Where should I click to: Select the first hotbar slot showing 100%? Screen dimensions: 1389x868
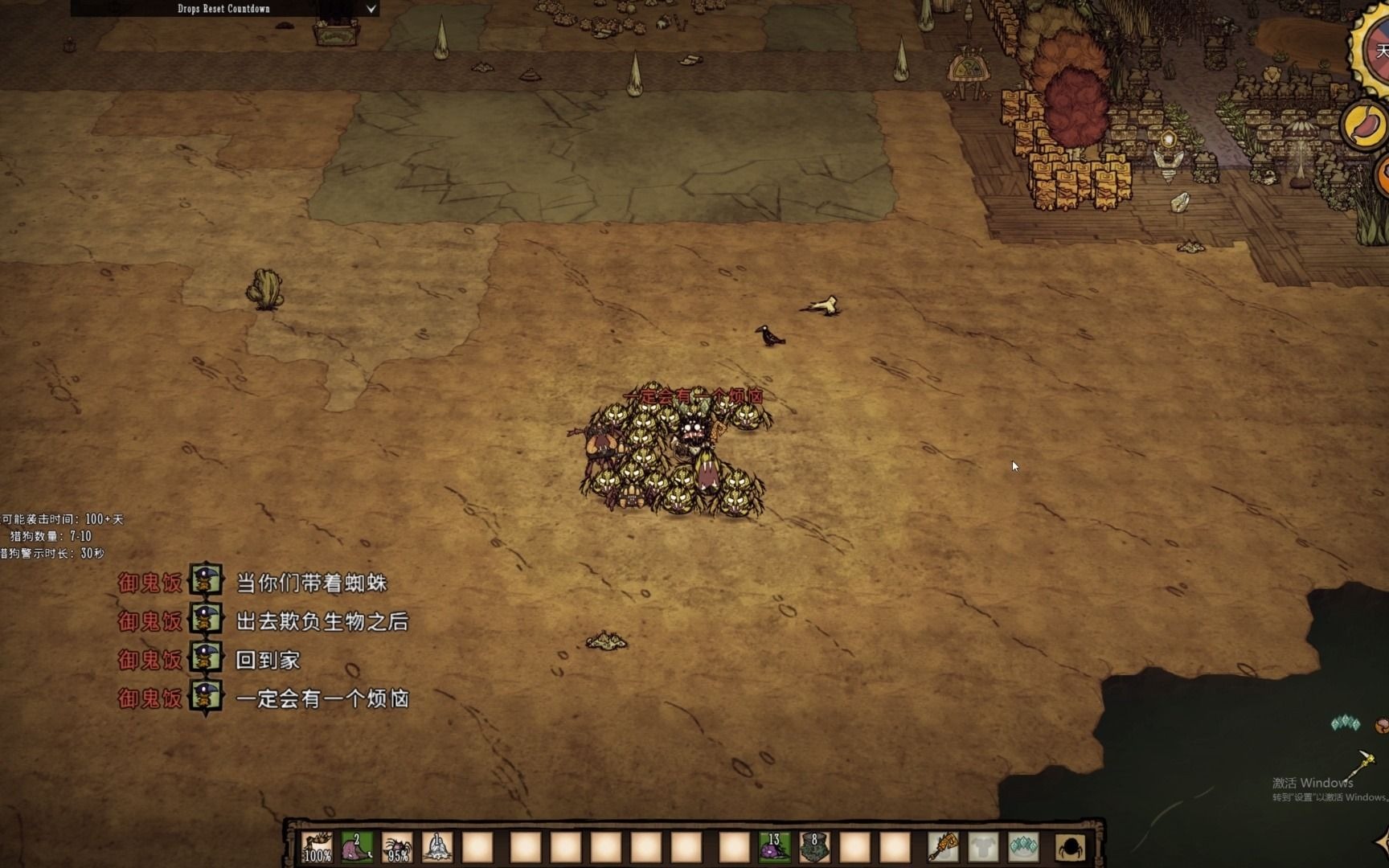(x=317, y=847)
